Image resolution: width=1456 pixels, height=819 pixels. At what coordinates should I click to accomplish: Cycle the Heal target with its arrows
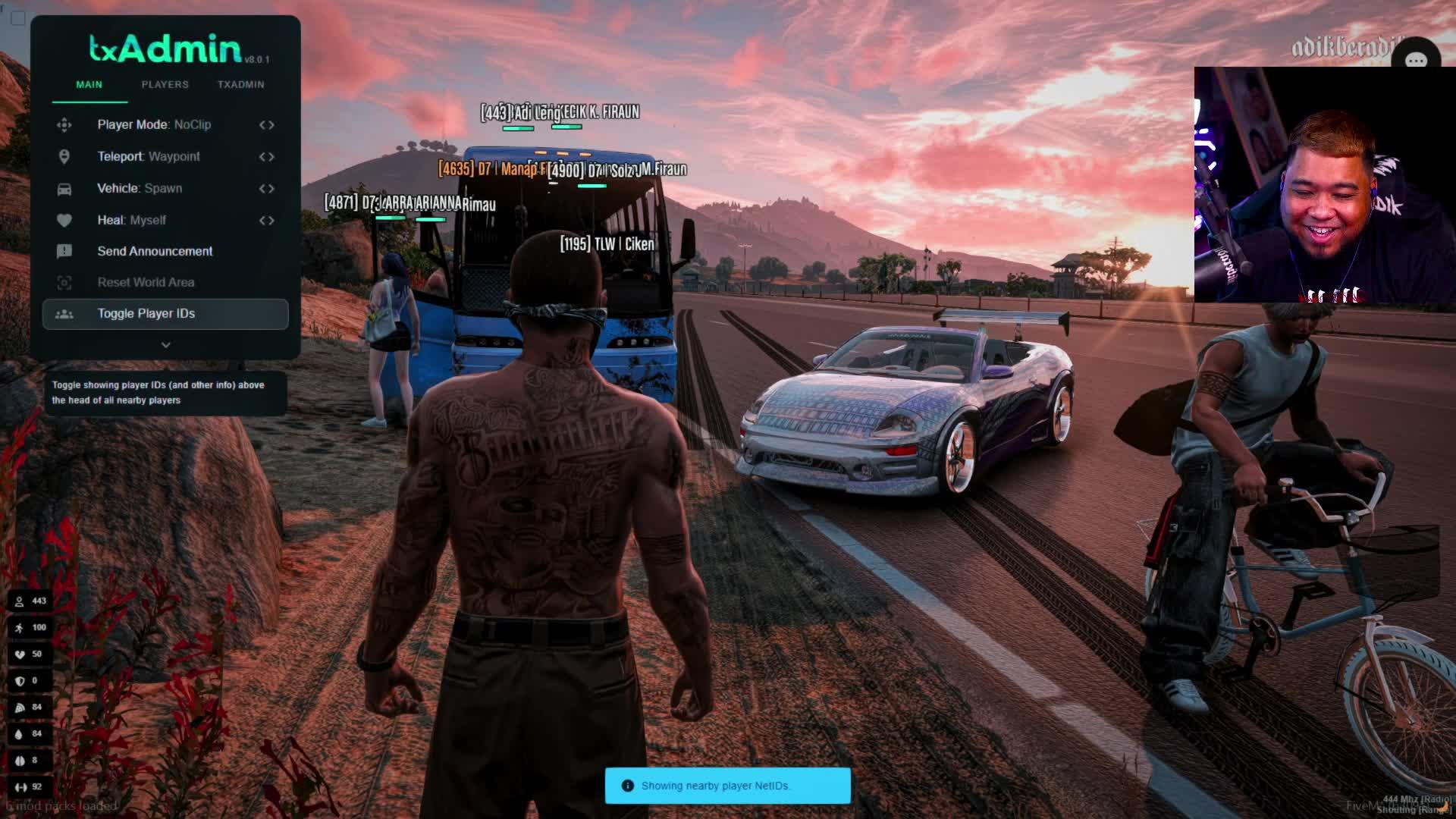point(266,220)
